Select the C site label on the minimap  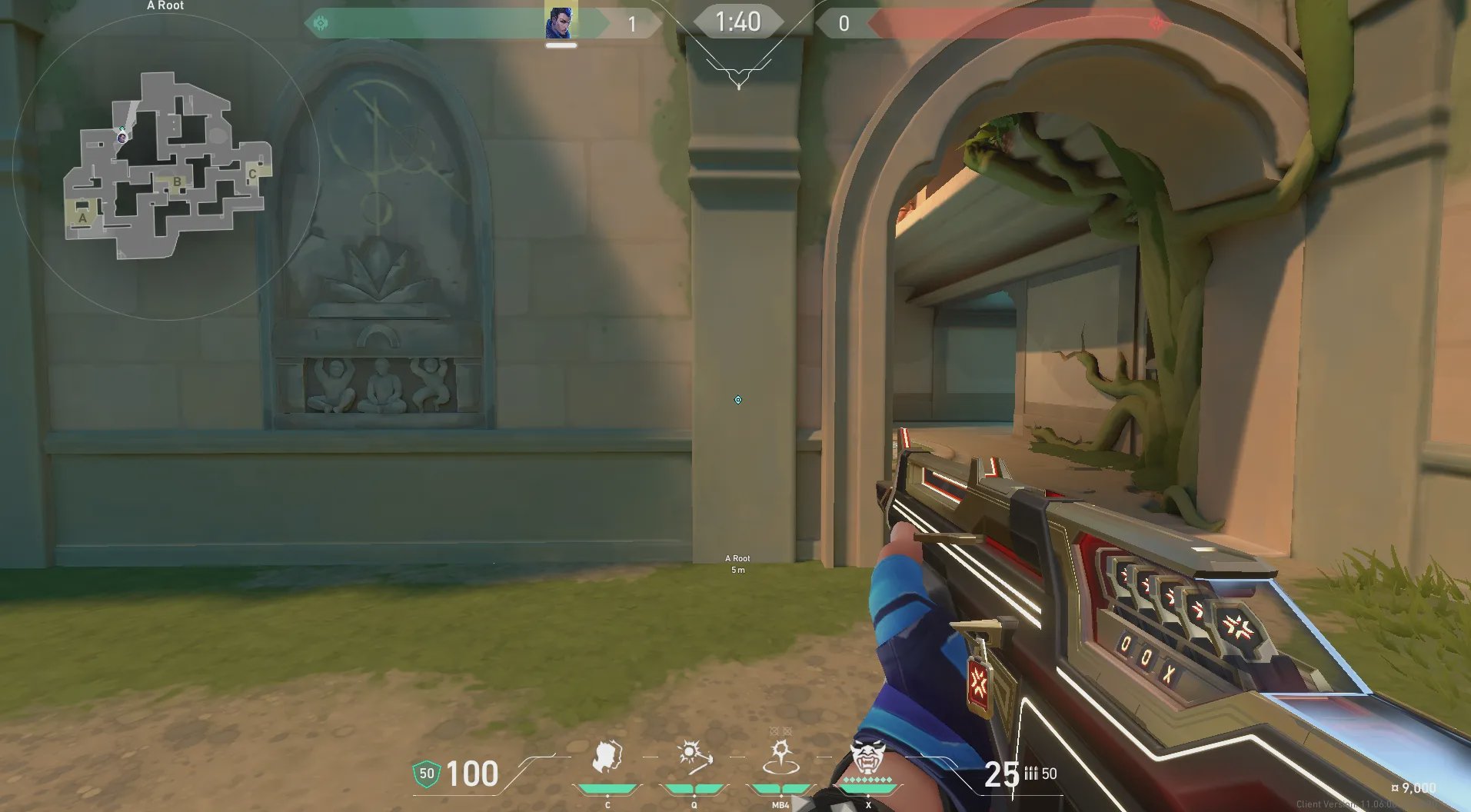click(251, 174)
